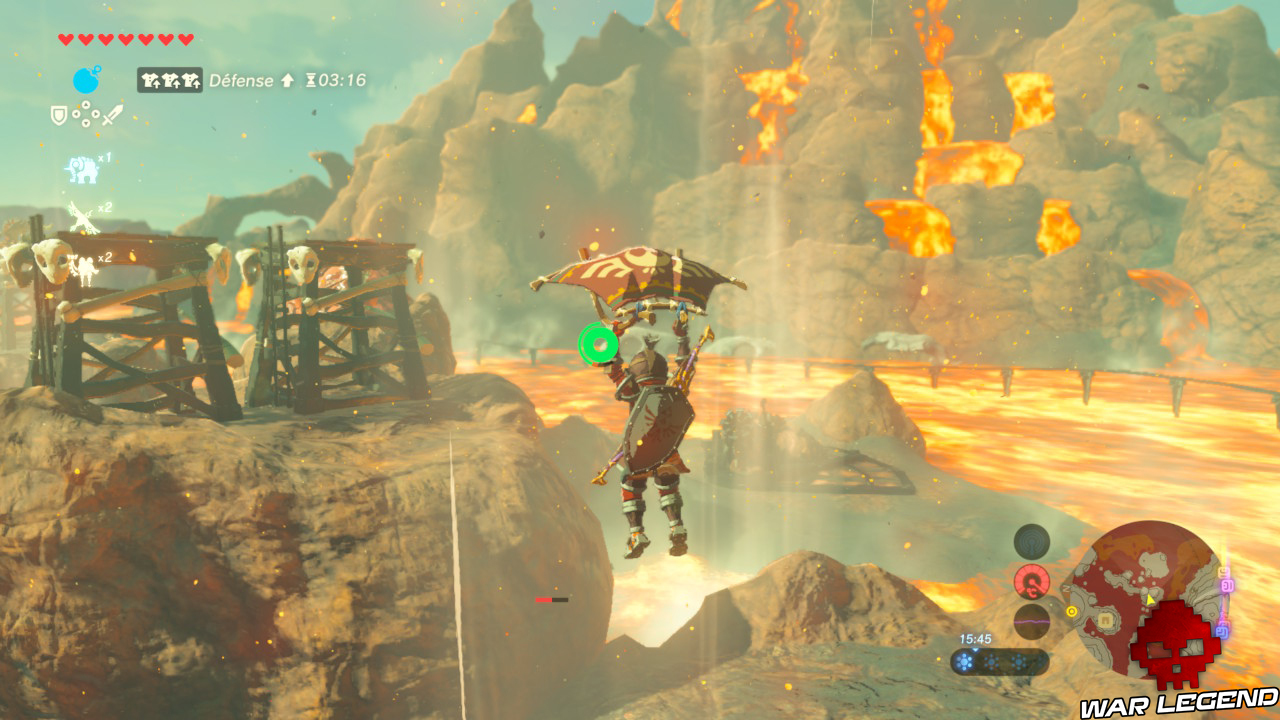Viewport: 1280px width, 720px height.
Task: Click the shrine icon on the minimap
Action: 1105,620
